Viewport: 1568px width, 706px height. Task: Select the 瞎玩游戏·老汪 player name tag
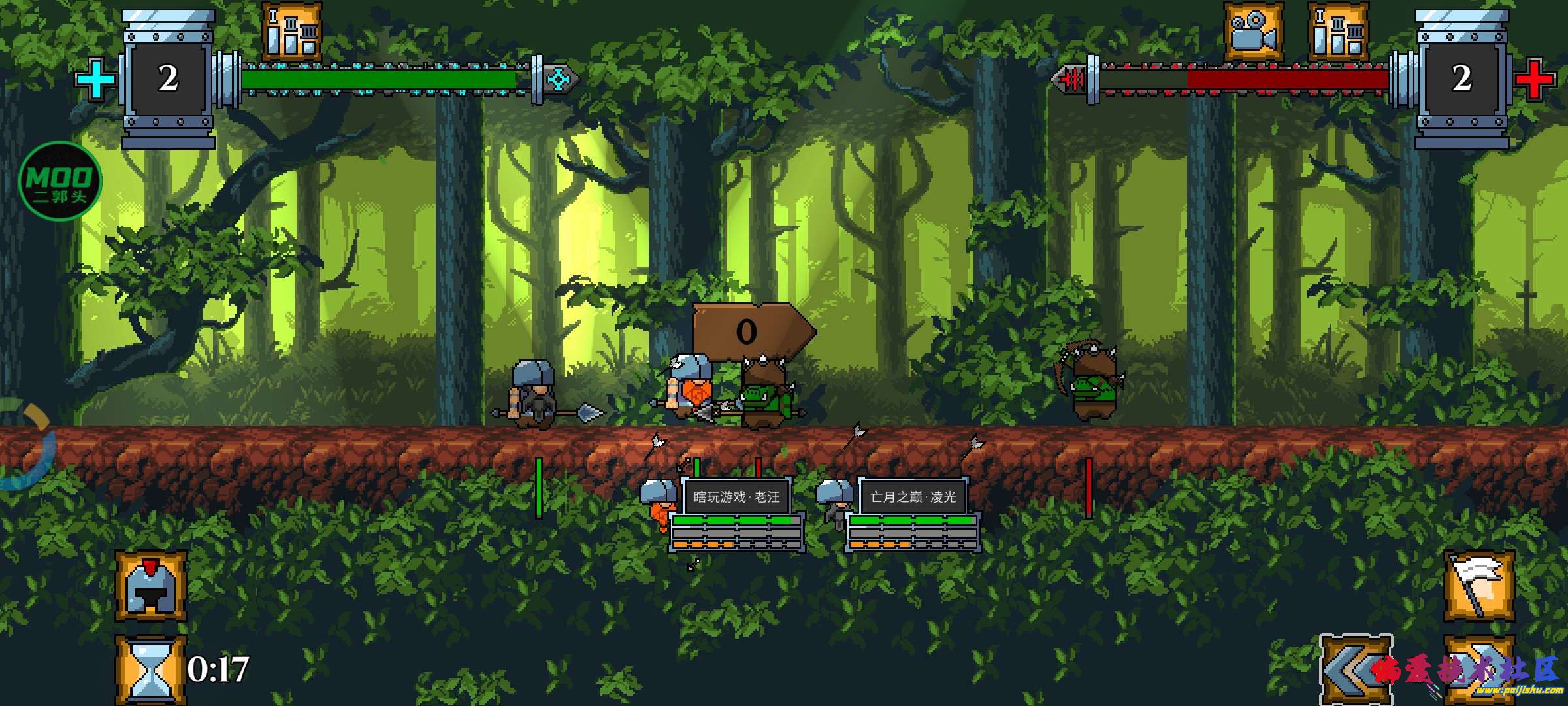pyautogui.click(x=737, y=497)
